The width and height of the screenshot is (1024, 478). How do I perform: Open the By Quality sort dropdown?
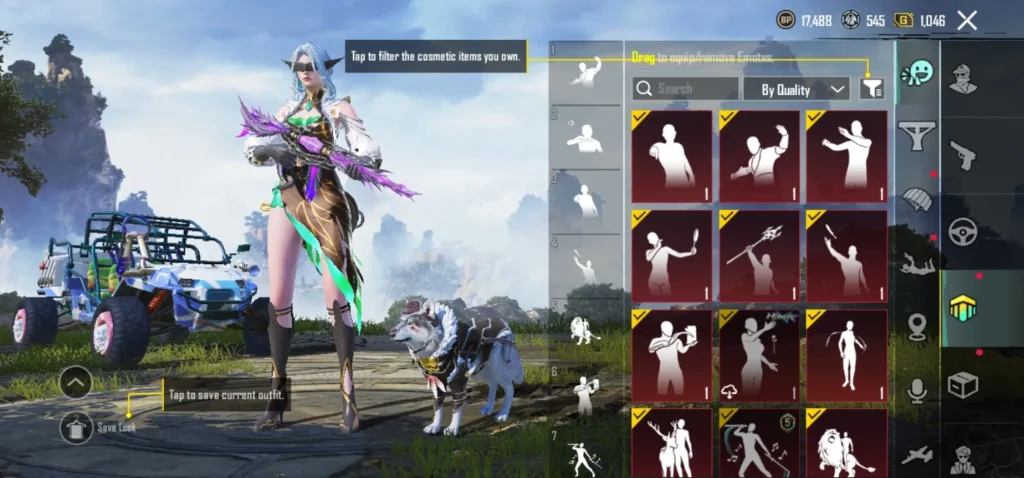(796, 89)
